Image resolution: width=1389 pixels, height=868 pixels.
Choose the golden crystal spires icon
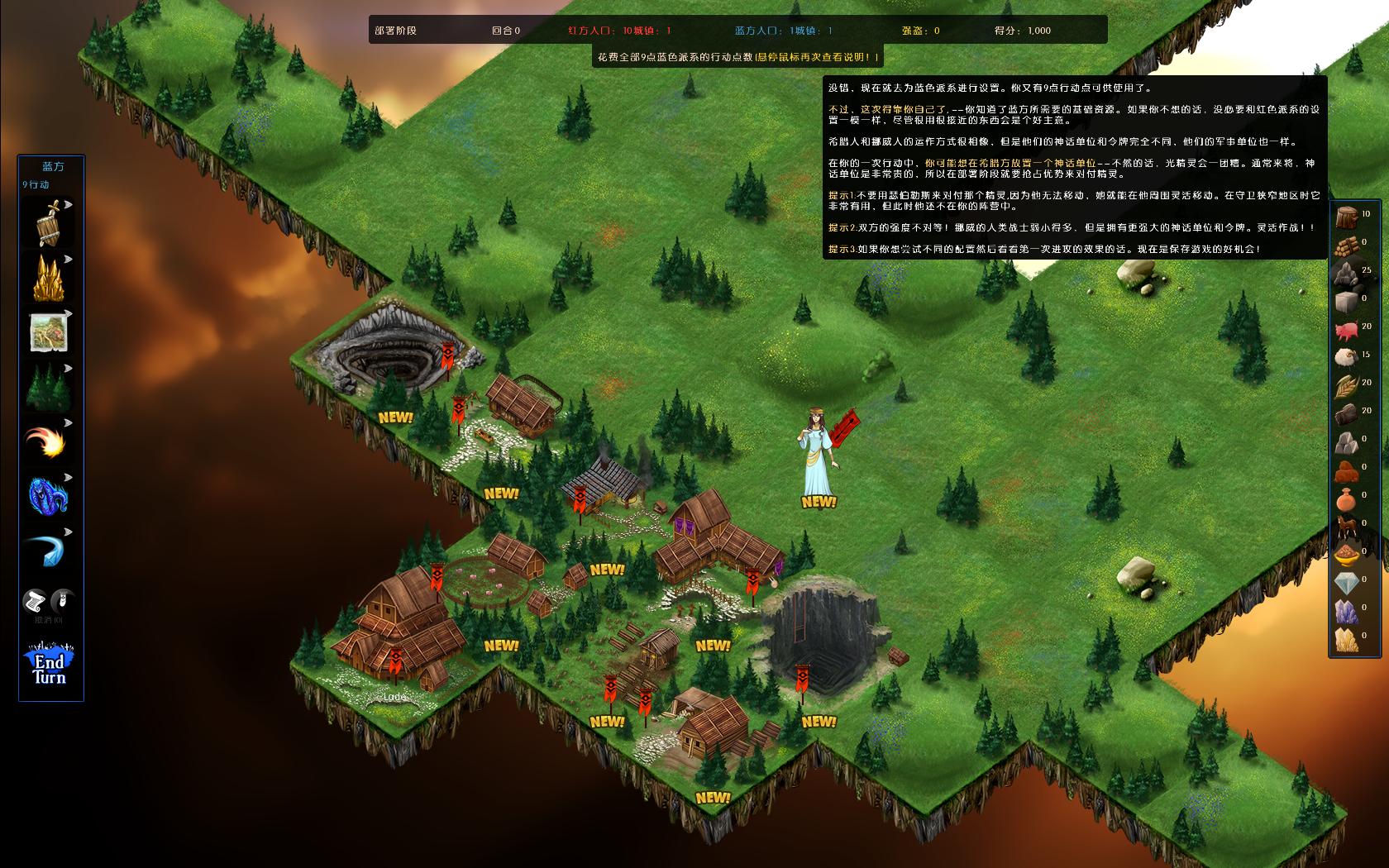[x=49, y=278]
